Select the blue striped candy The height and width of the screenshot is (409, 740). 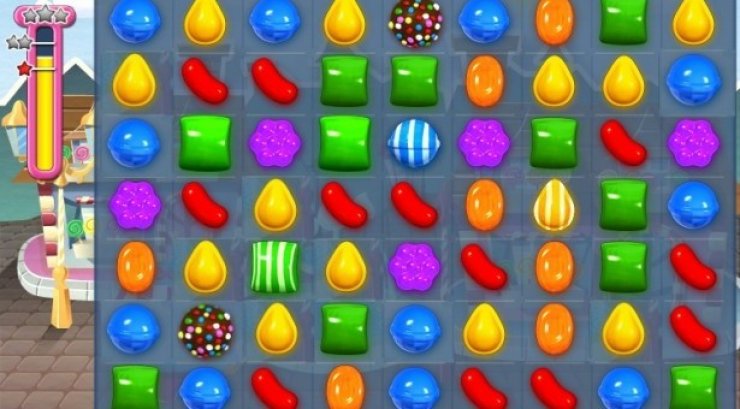(x=414, y=142)
